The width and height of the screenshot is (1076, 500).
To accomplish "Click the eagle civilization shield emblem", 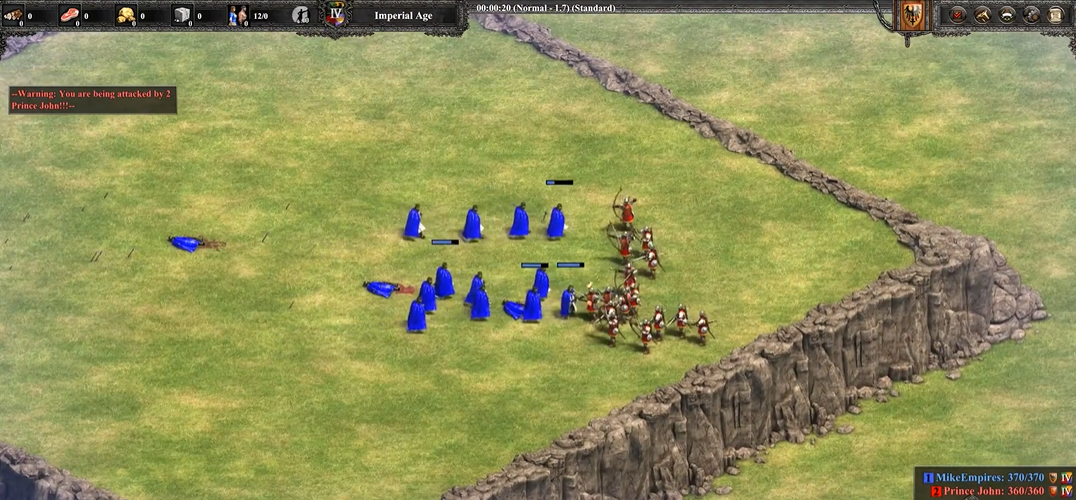I will 910,17.
